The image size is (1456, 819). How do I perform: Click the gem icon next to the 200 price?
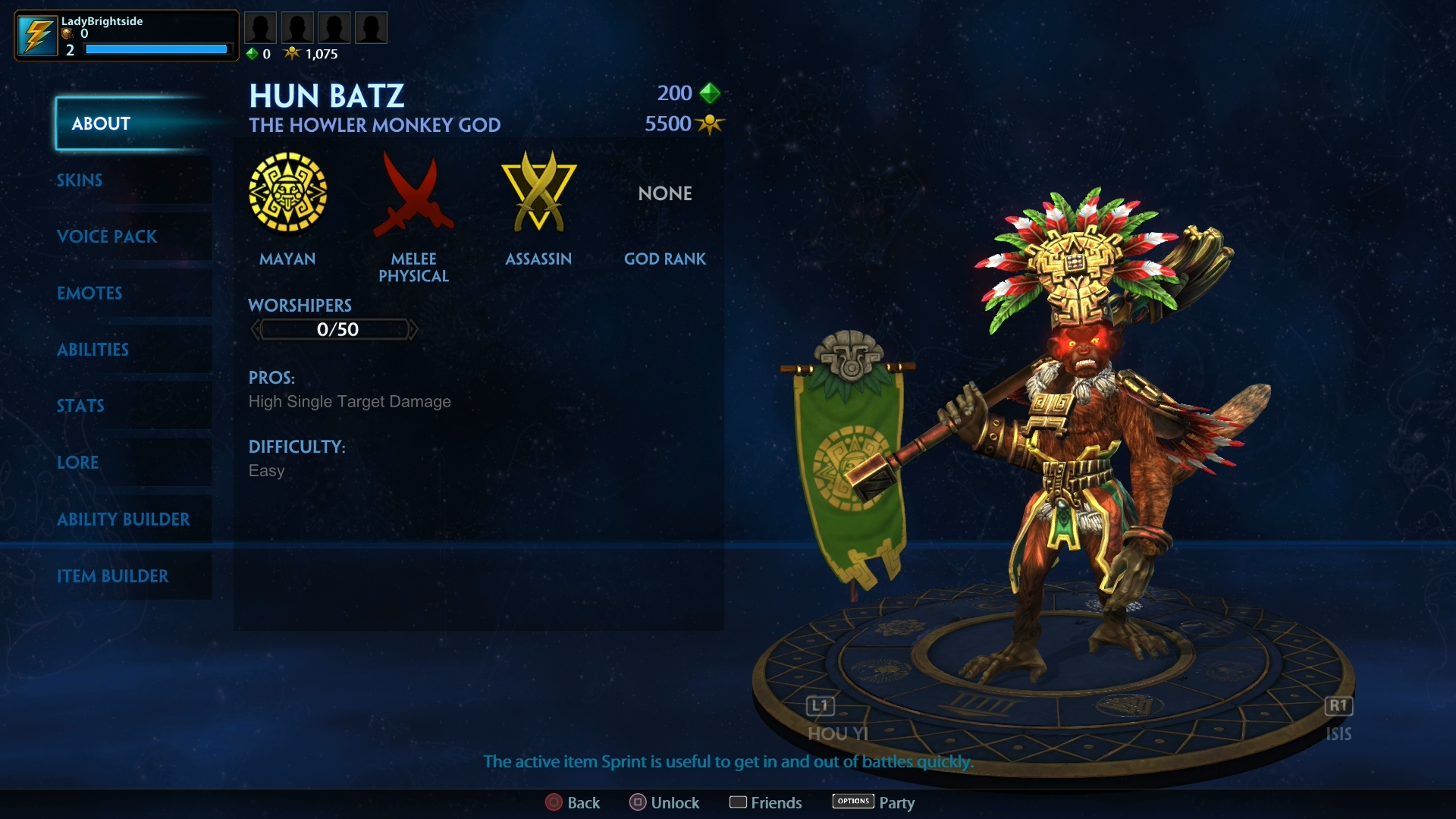coord(711,93)
